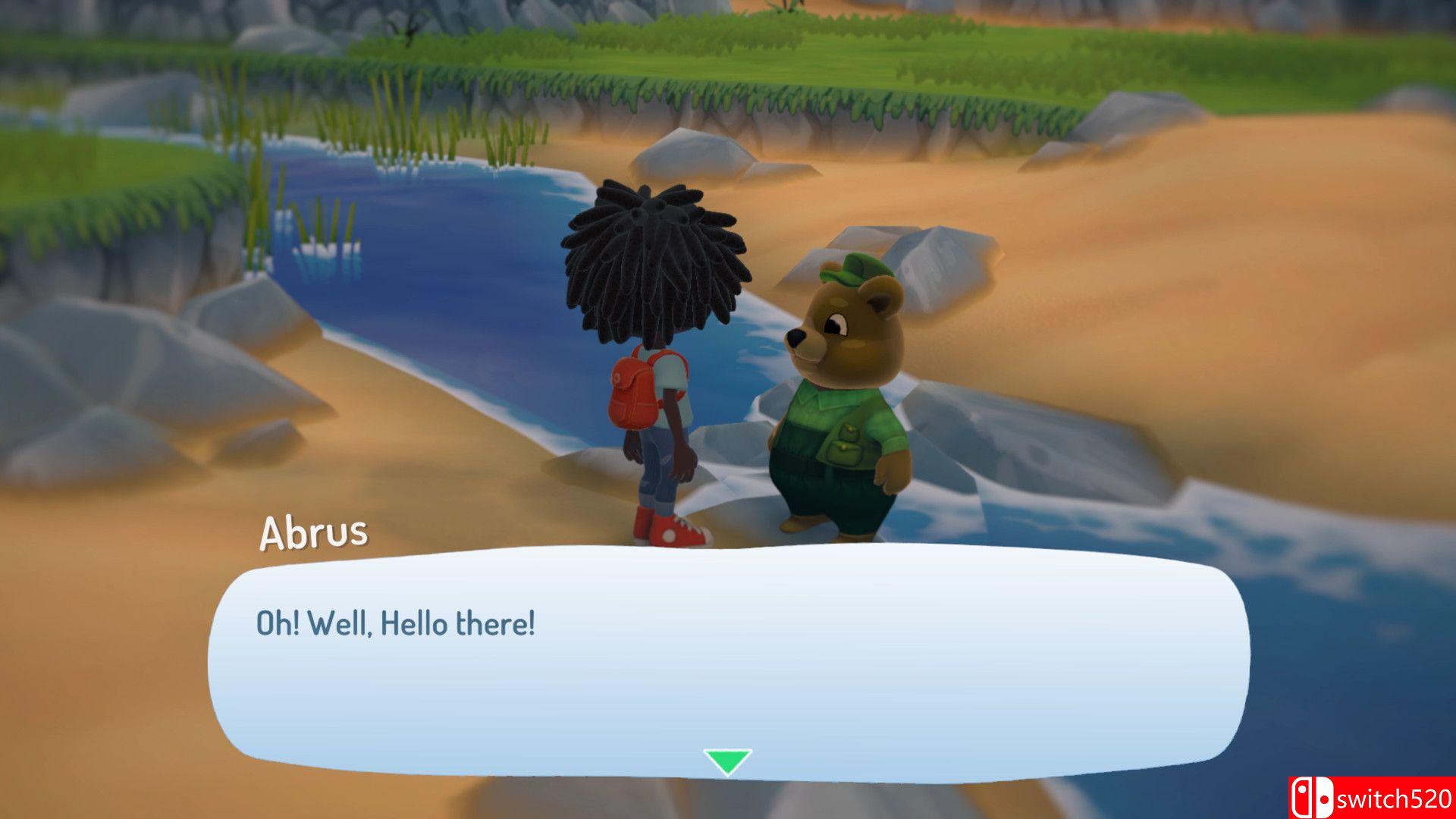
Task: Click Abrus's dialogue box to continue
Action: [x=728, y=660]
